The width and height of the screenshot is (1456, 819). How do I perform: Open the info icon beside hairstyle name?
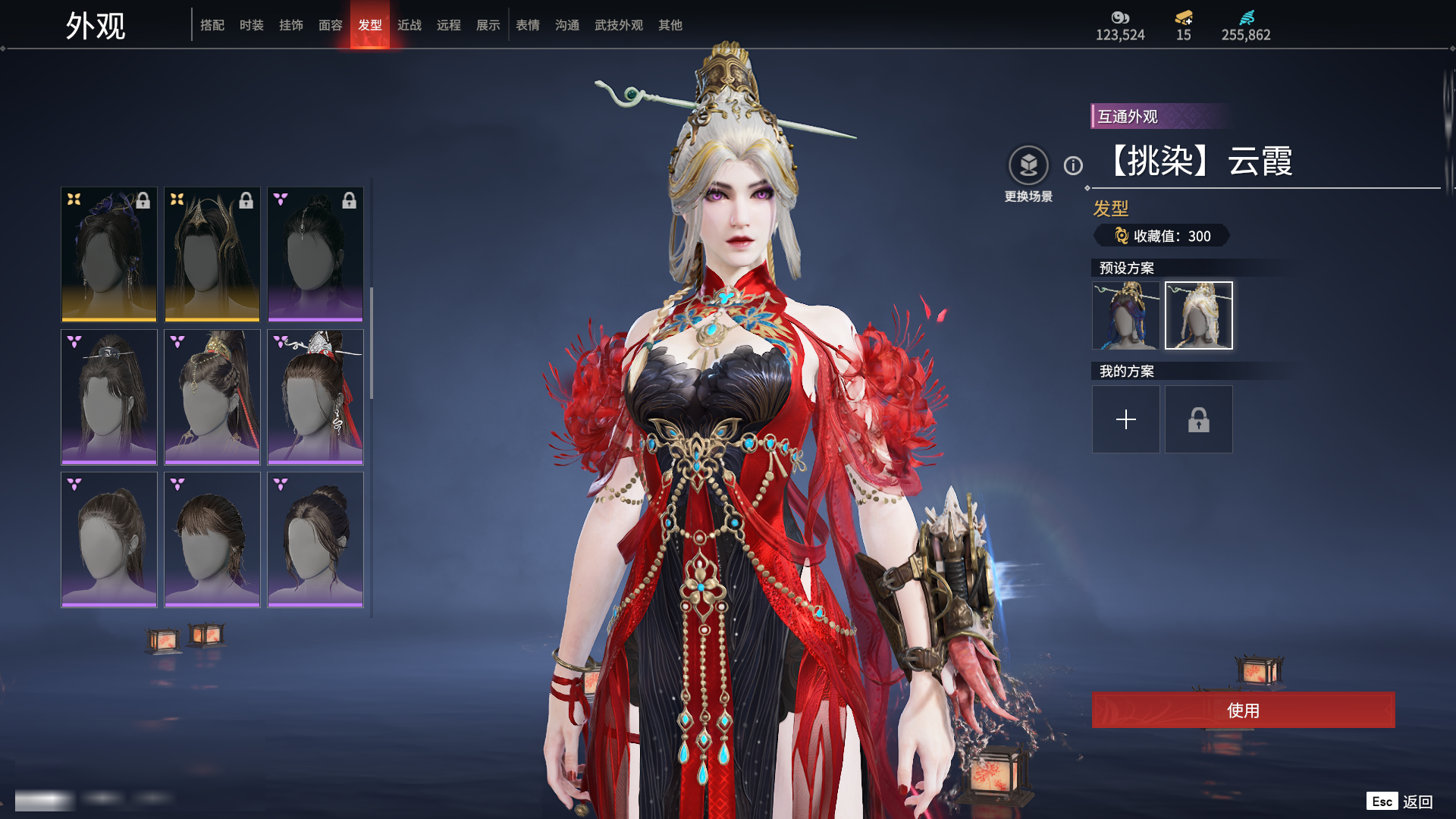pos(1073,165)
